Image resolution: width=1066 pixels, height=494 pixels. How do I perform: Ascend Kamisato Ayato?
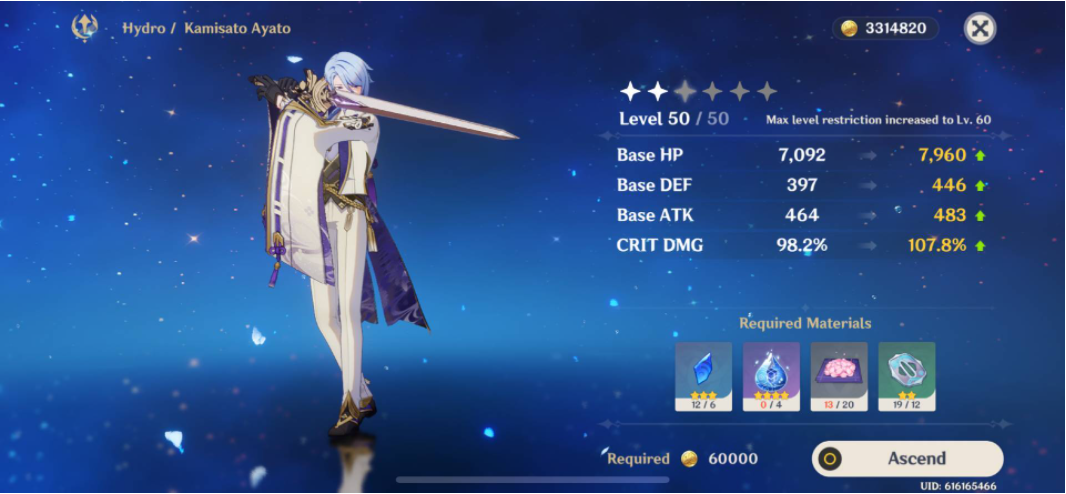[x=907, y=459]
